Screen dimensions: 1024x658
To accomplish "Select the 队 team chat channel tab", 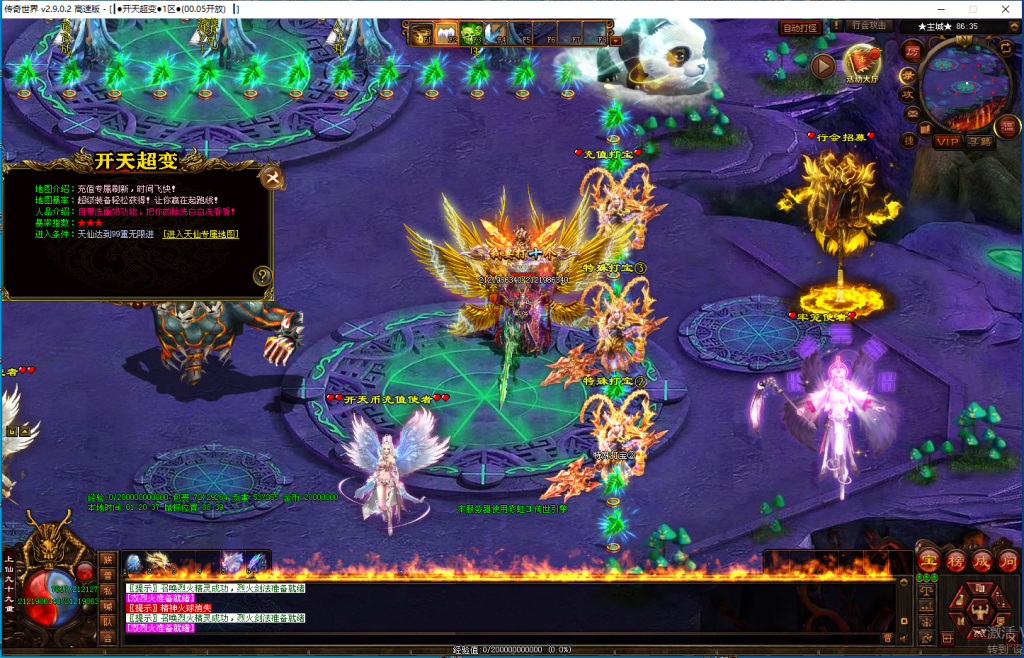I will coord(107,620).
